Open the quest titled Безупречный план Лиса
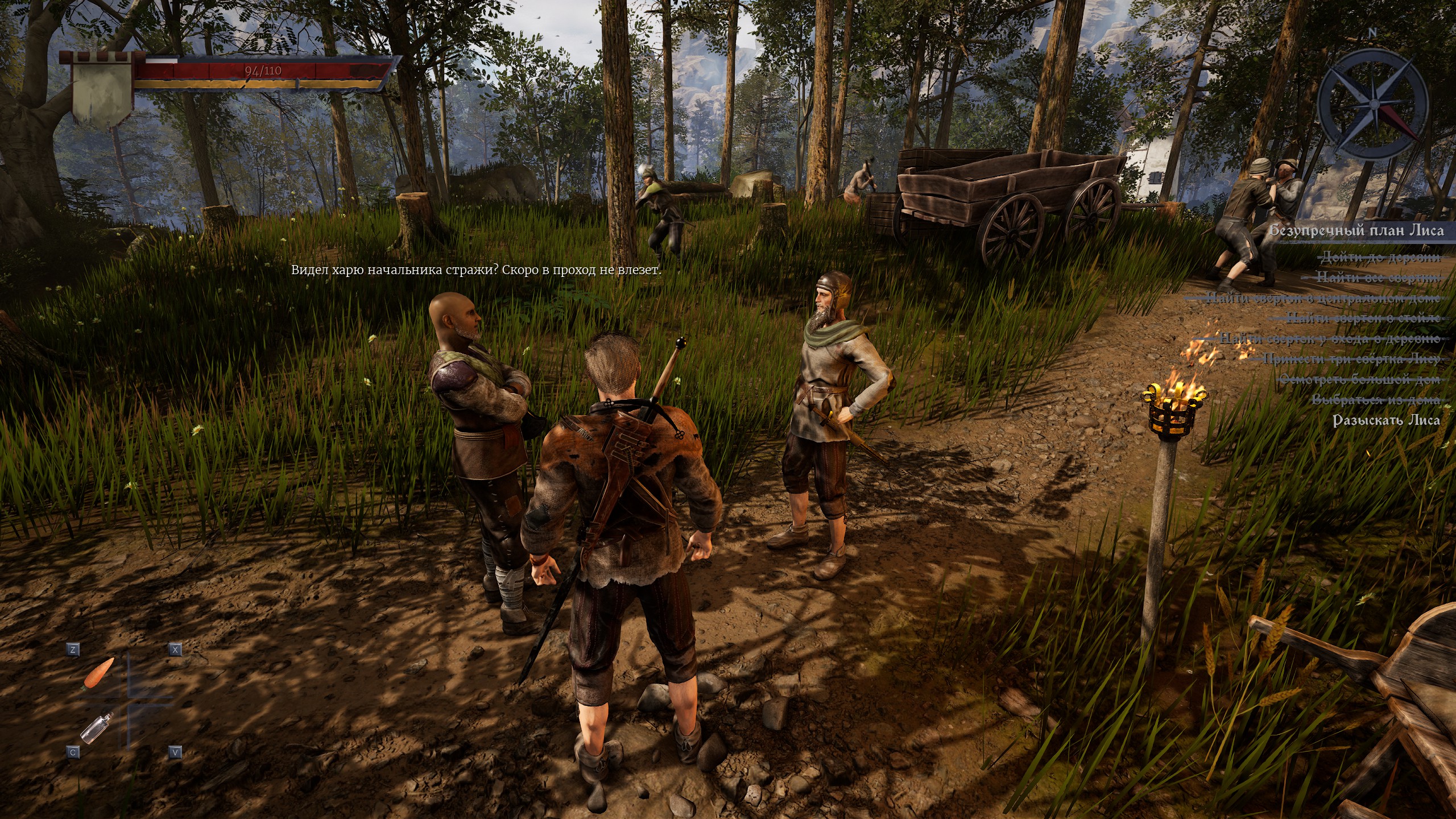The height and width of the screenshot is (819, 1456). pos(1362,230)
